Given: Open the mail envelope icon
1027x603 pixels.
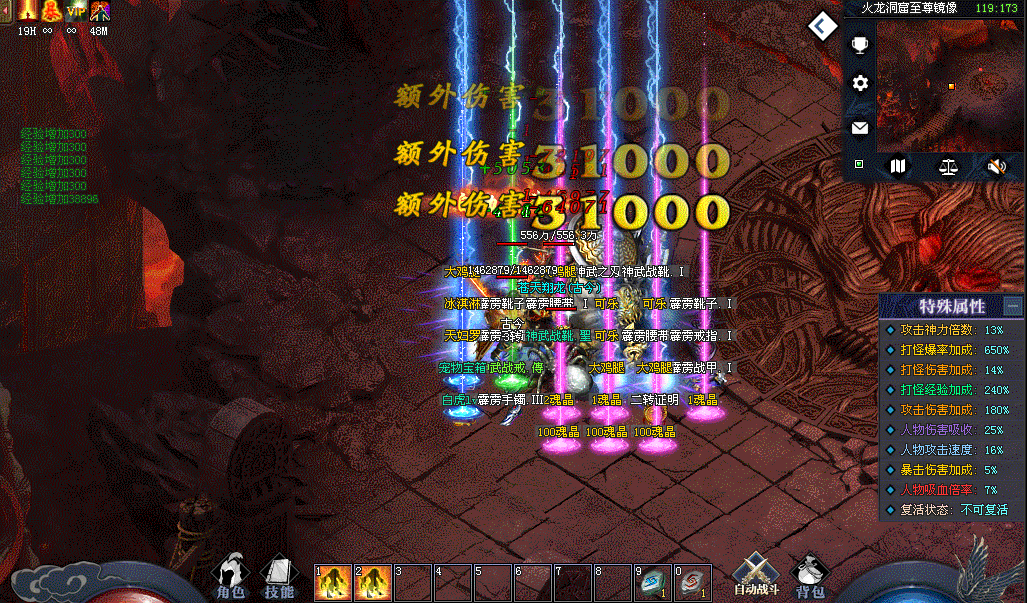Looking at the screenshot, I should 859,128.
